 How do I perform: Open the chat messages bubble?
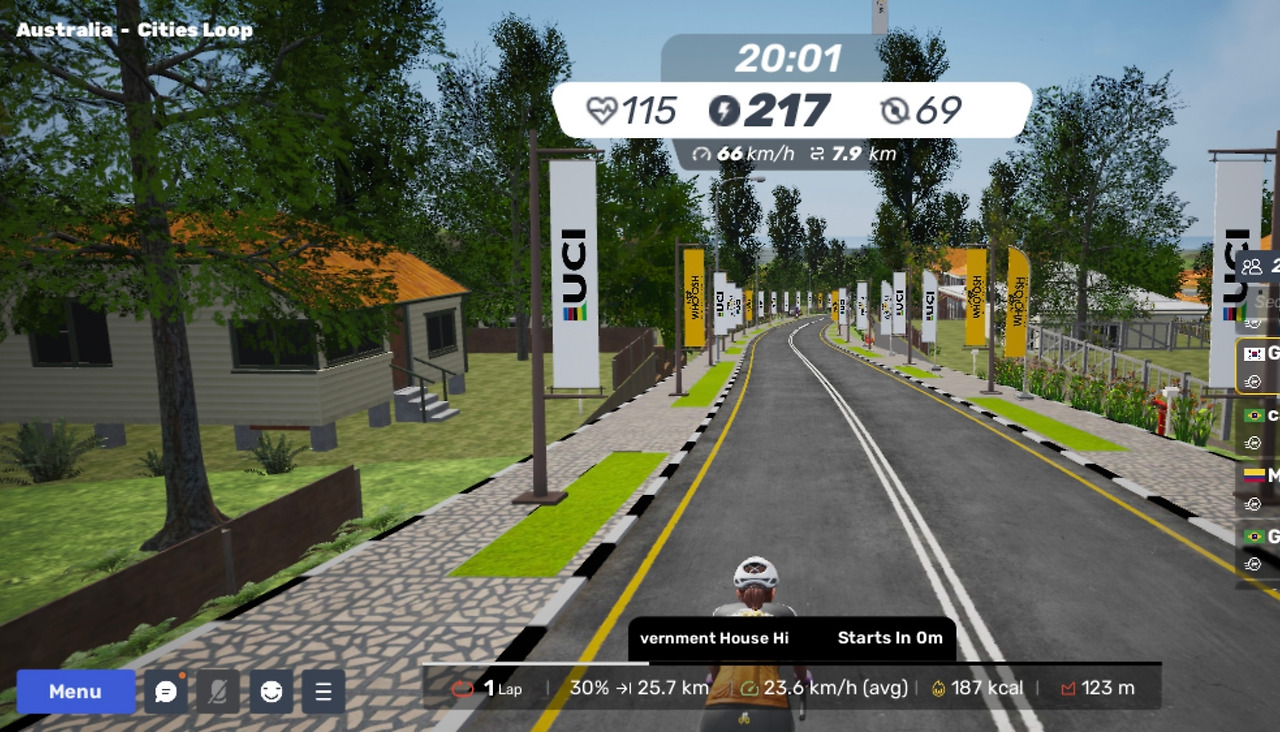(166, 691)
